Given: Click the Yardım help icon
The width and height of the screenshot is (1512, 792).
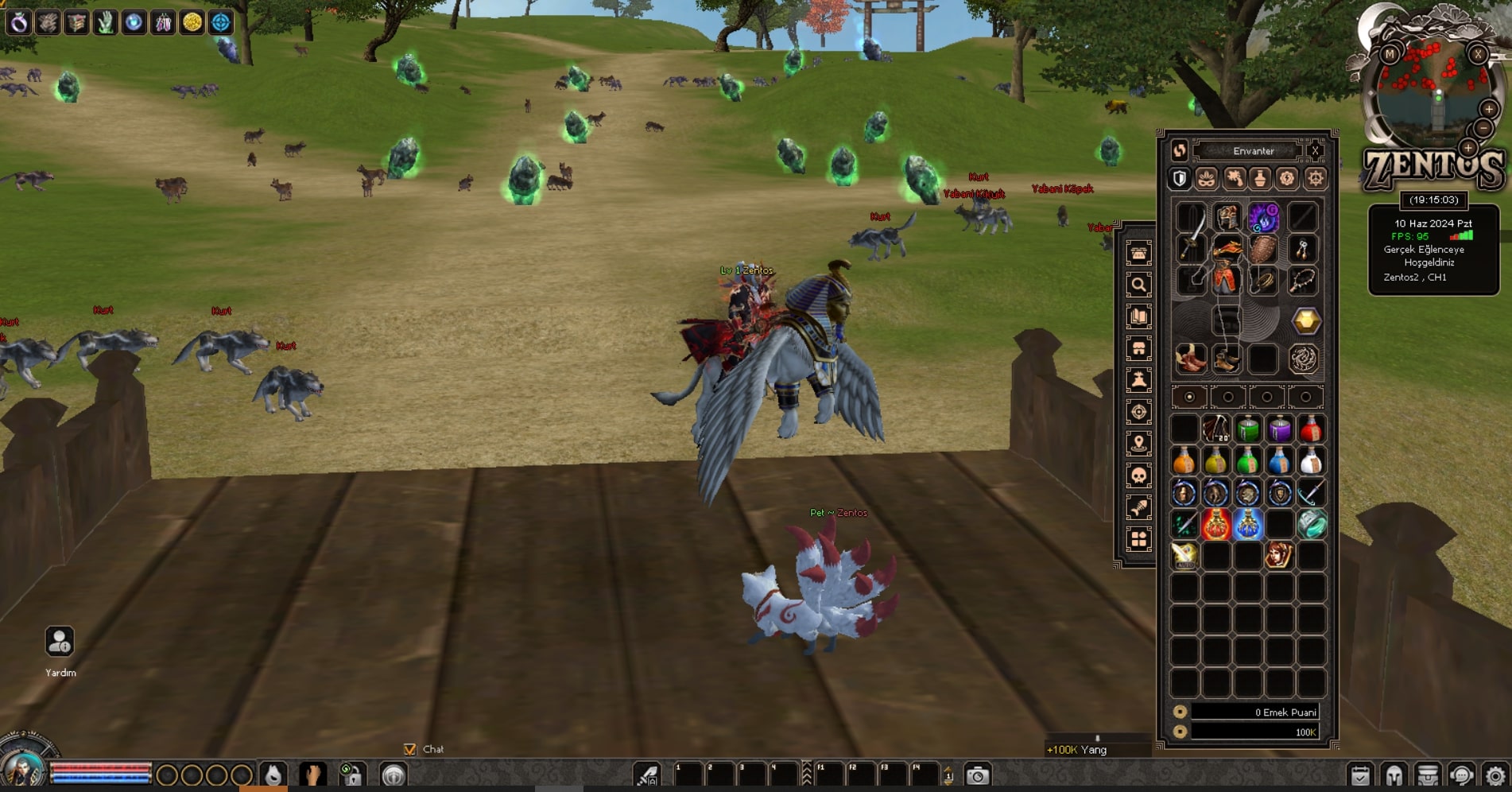Looking at the screenshot, I should click(x=60, y=642).
